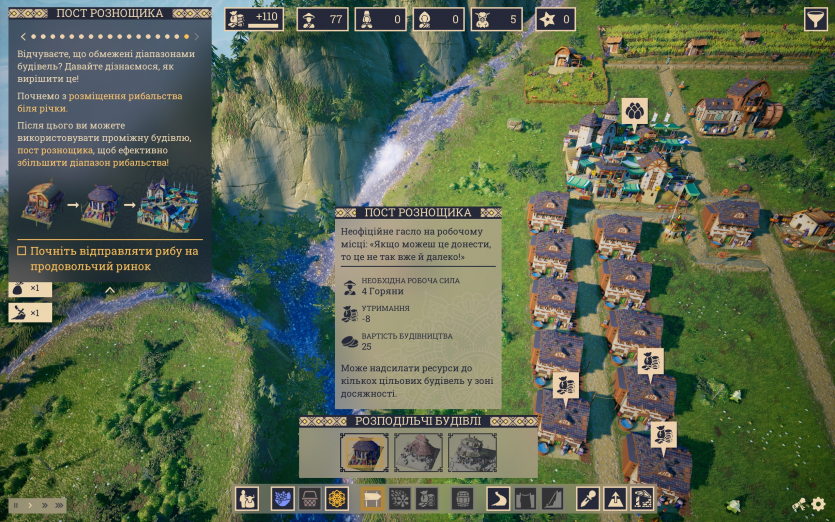Open the filter funnel menu

coord(816,19)
